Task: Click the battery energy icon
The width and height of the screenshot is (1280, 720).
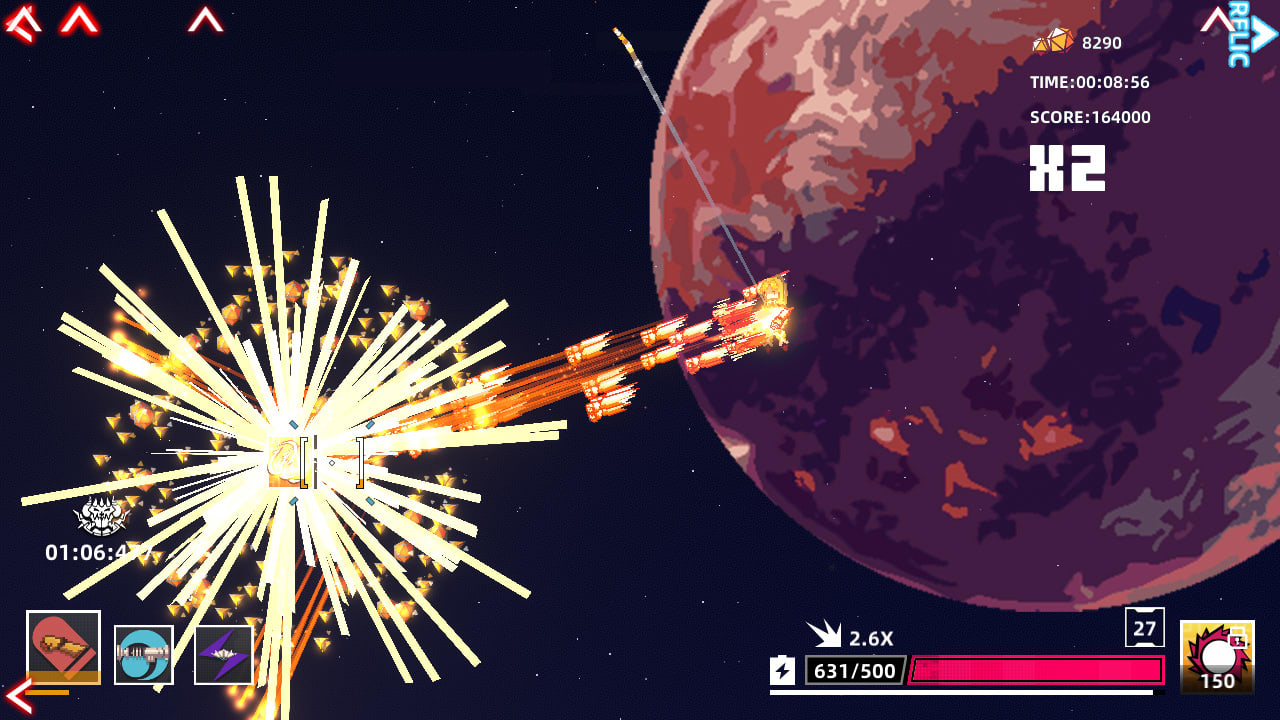Action: 784,672
